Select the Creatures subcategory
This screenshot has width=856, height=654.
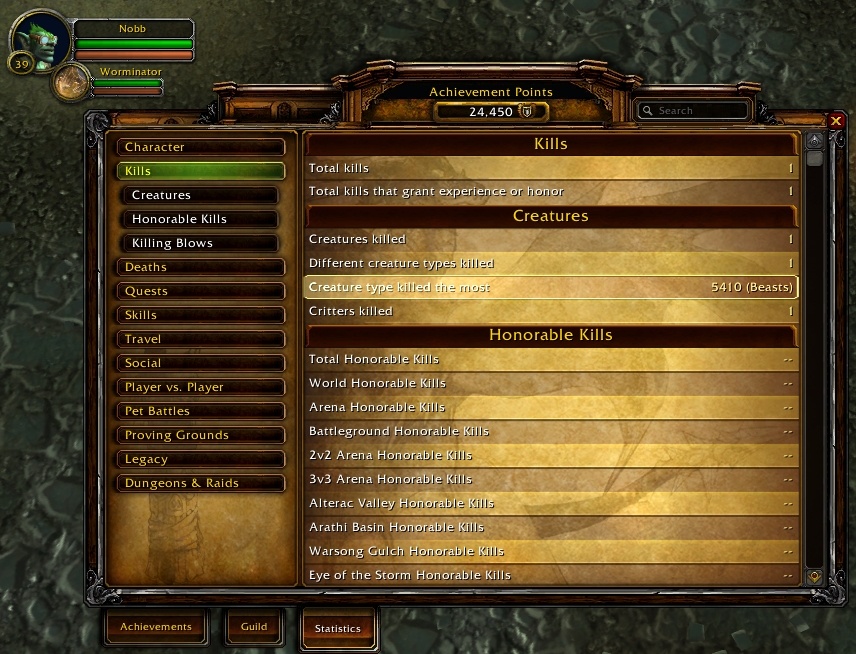207,195
